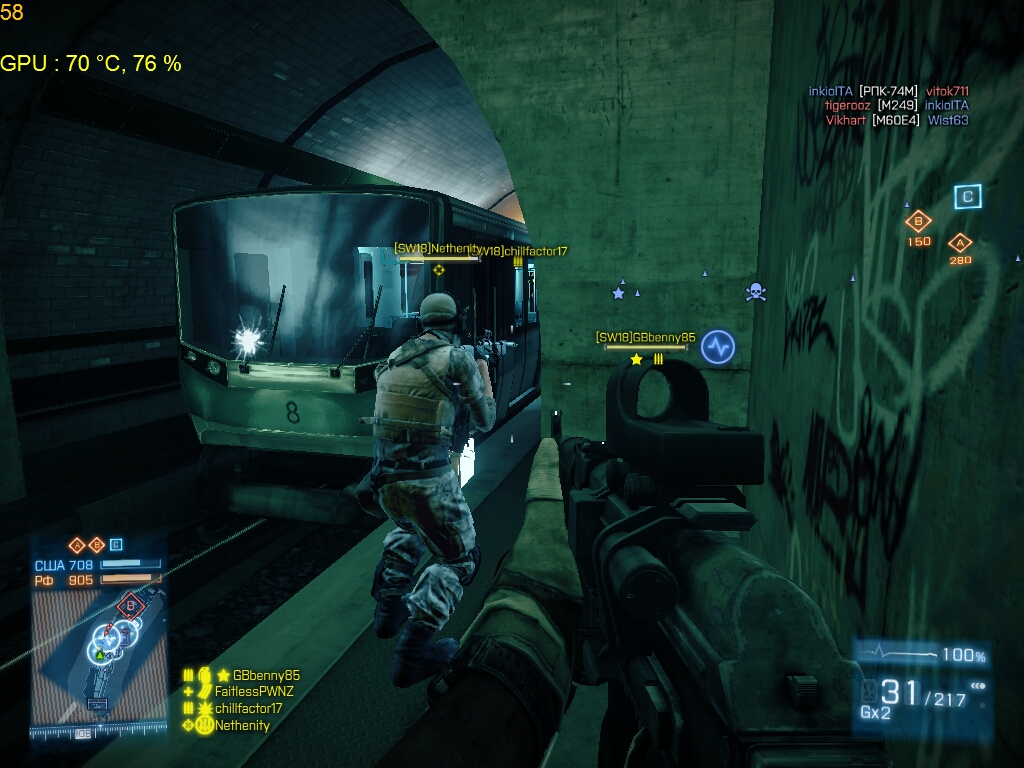Click the red B flag on minimap
The image size is (1024, 768).
click(129, 605)
